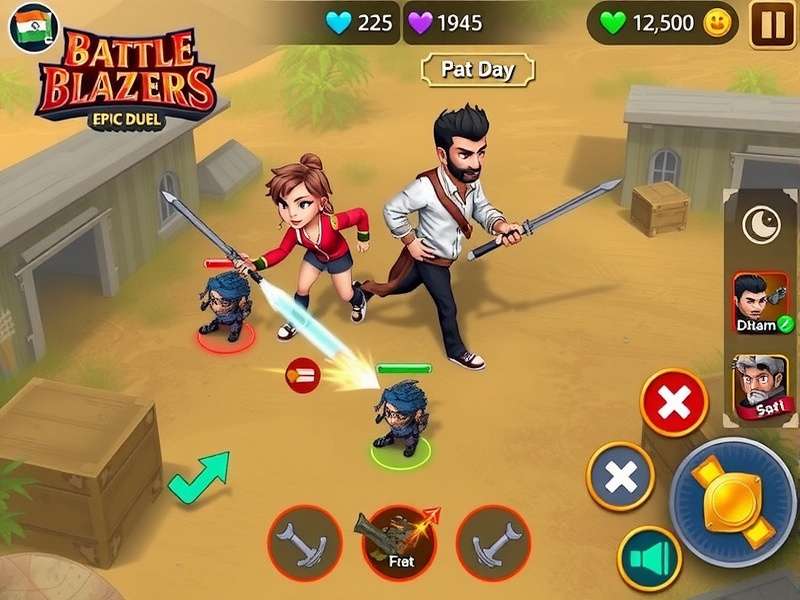
Task: Hit the red X button
Action: click(674, 403)
